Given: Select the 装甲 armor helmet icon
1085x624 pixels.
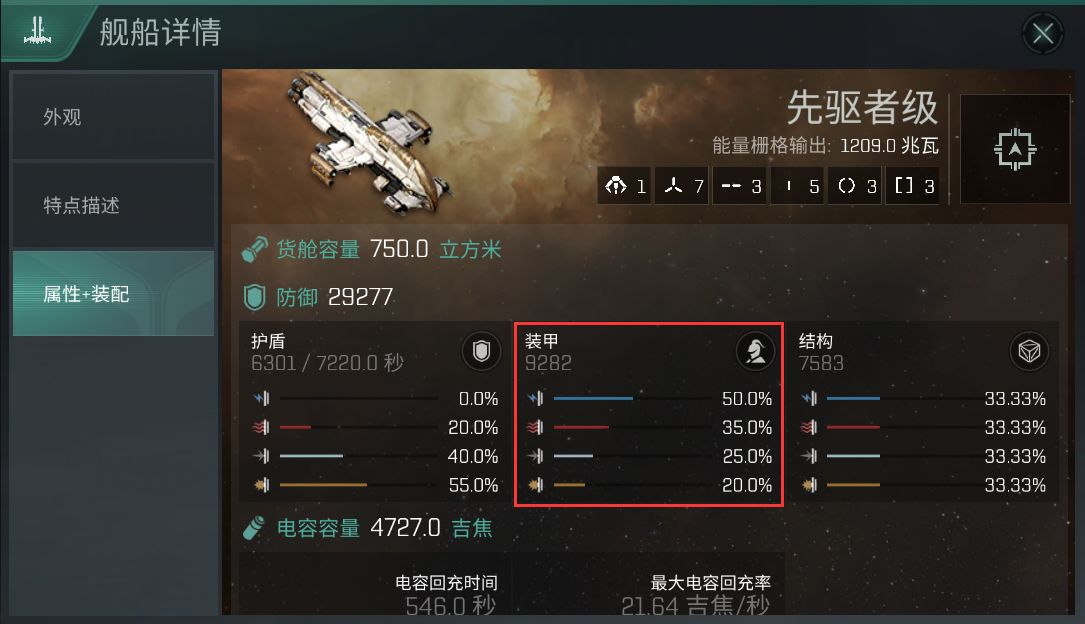Looking at the screenshot, I should click(x=755, y=351).
